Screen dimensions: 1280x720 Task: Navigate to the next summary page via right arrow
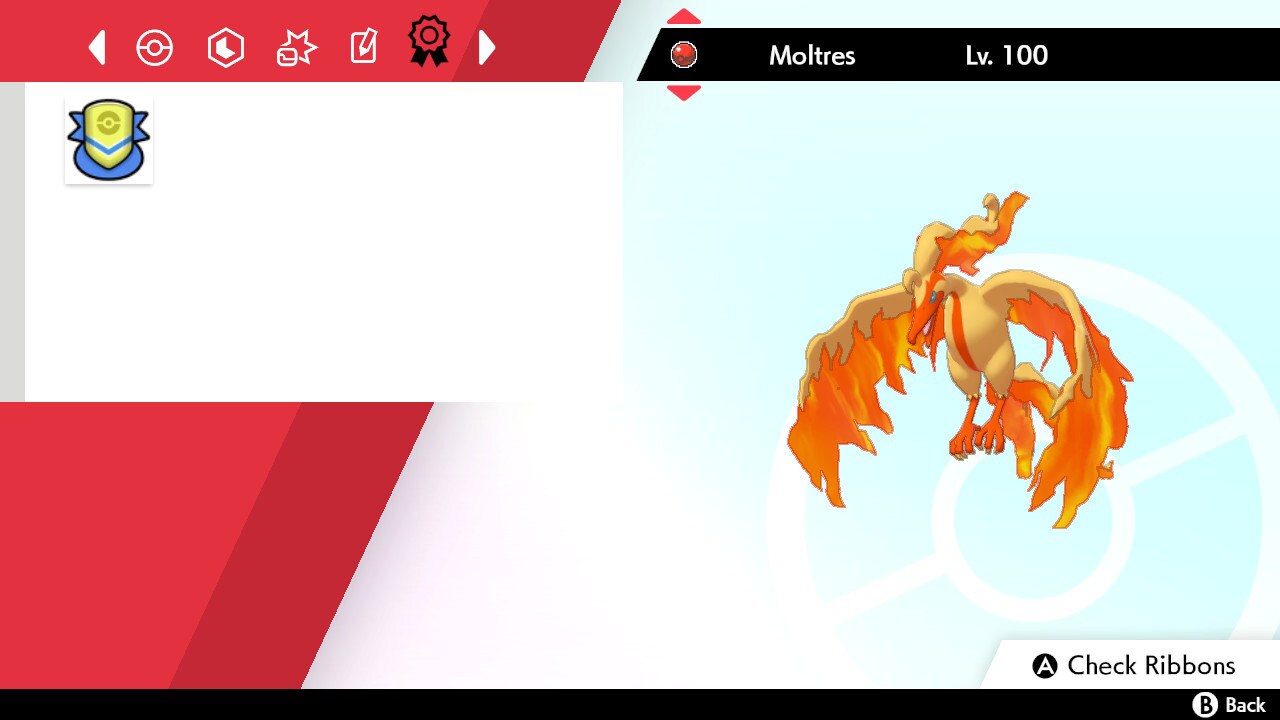click(x=487, y=47)
